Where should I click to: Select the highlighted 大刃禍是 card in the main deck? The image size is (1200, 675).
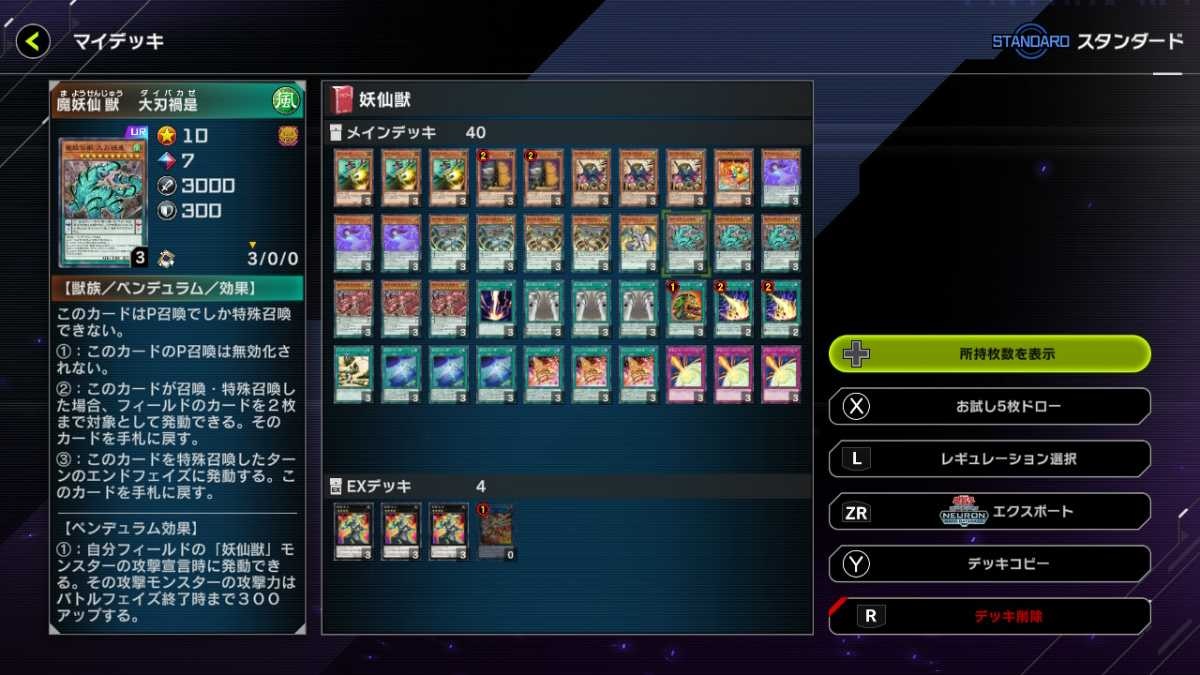click(x=686, y=242)
